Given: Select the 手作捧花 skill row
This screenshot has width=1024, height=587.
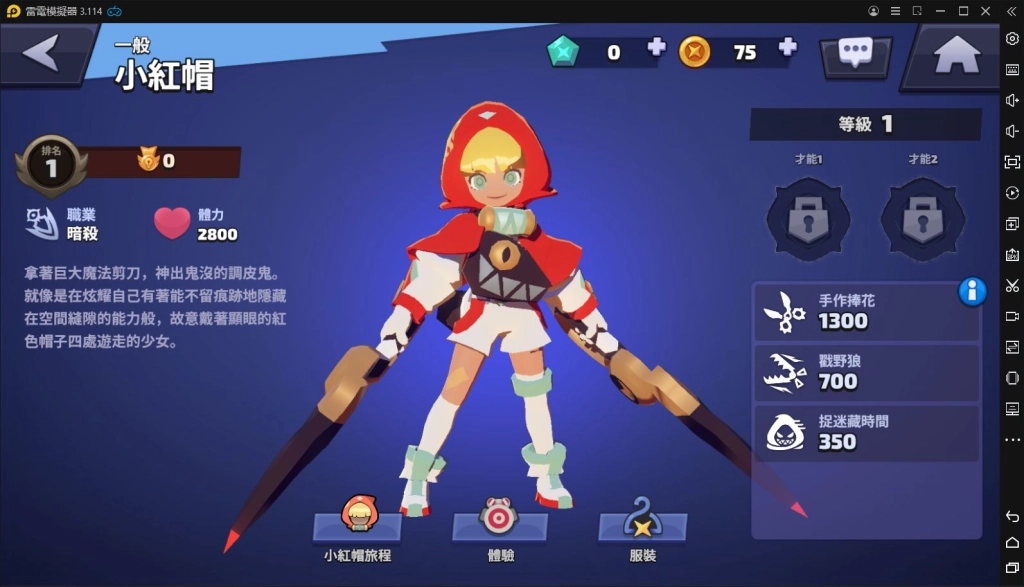Looking at the screenshot, I should tap(866, 312).
